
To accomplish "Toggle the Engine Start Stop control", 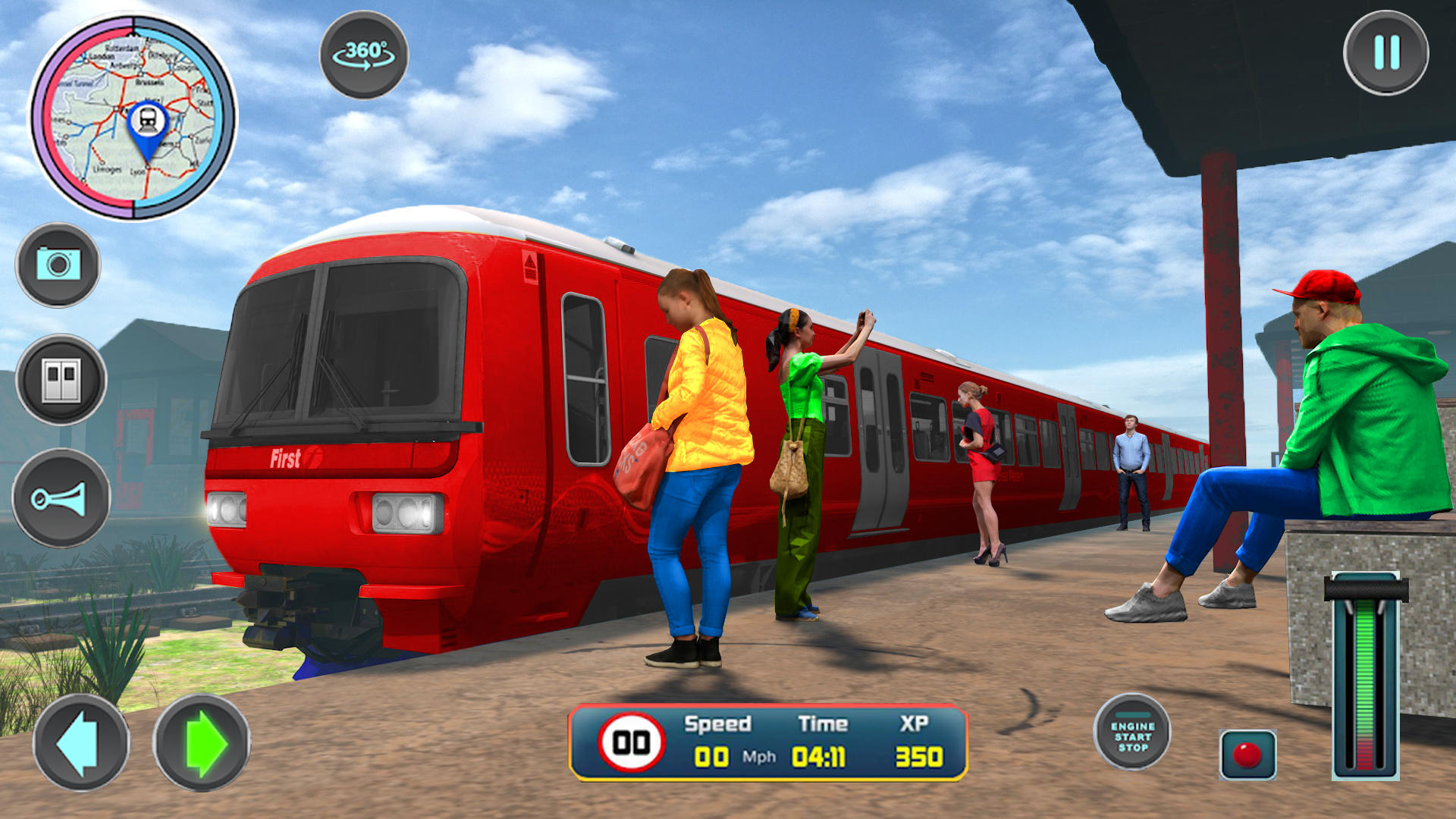I will 1134,732.
